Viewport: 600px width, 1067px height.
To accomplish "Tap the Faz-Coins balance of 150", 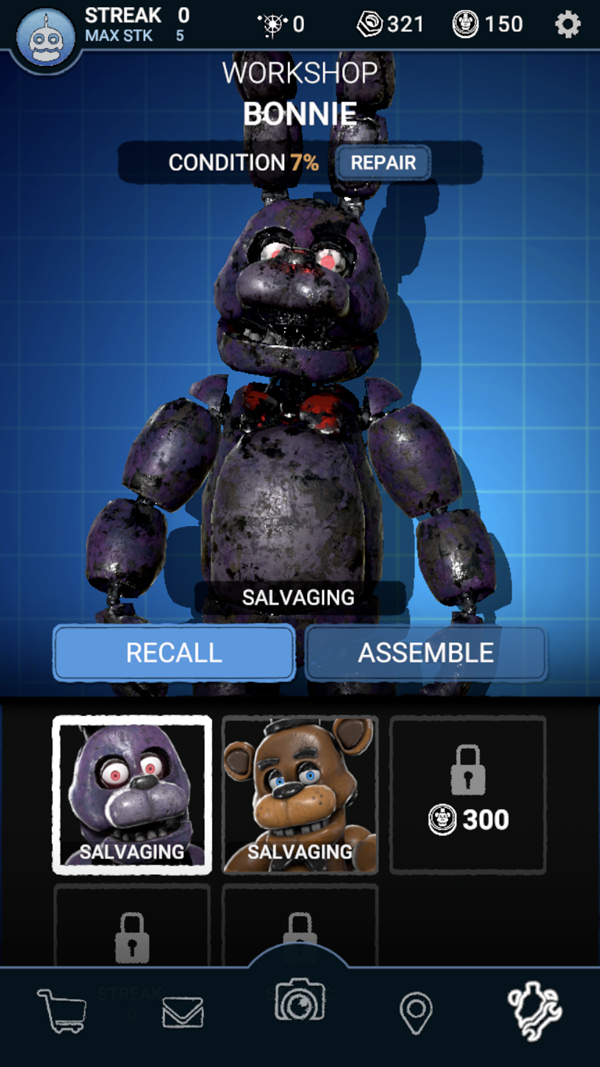I will click(488, 24).
